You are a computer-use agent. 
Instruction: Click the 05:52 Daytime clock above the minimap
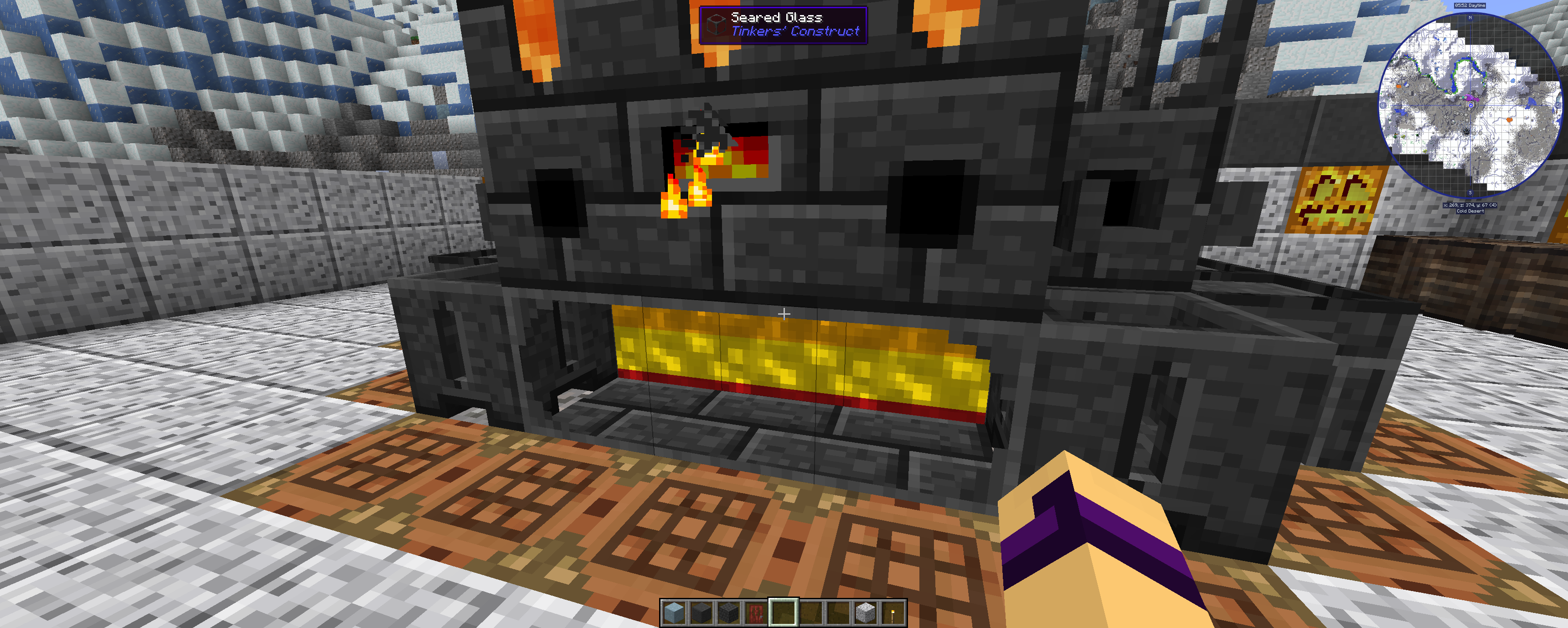pos(1470,5)
